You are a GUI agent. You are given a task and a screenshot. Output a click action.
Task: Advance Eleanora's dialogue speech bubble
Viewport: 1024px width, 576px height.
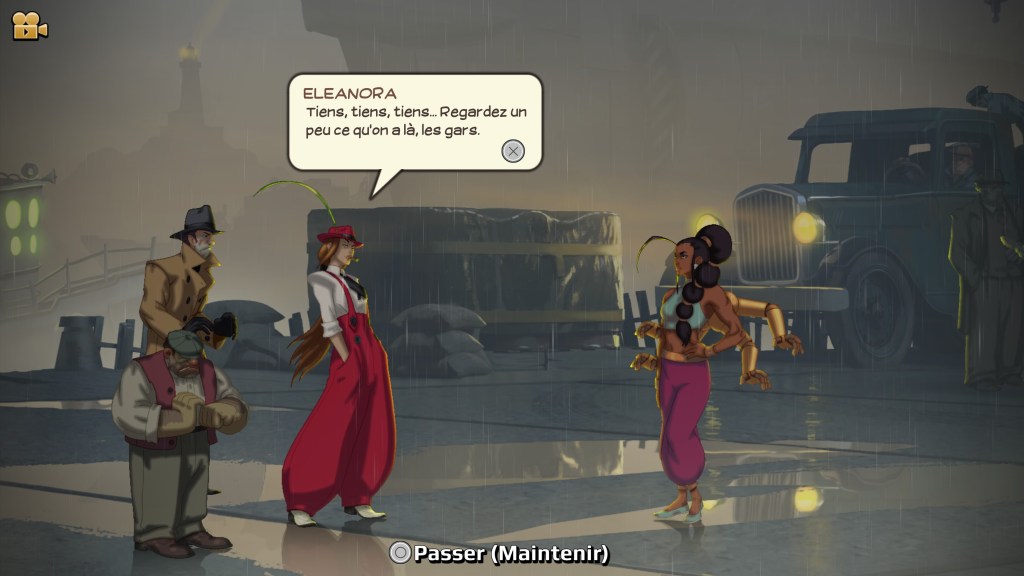512,151
